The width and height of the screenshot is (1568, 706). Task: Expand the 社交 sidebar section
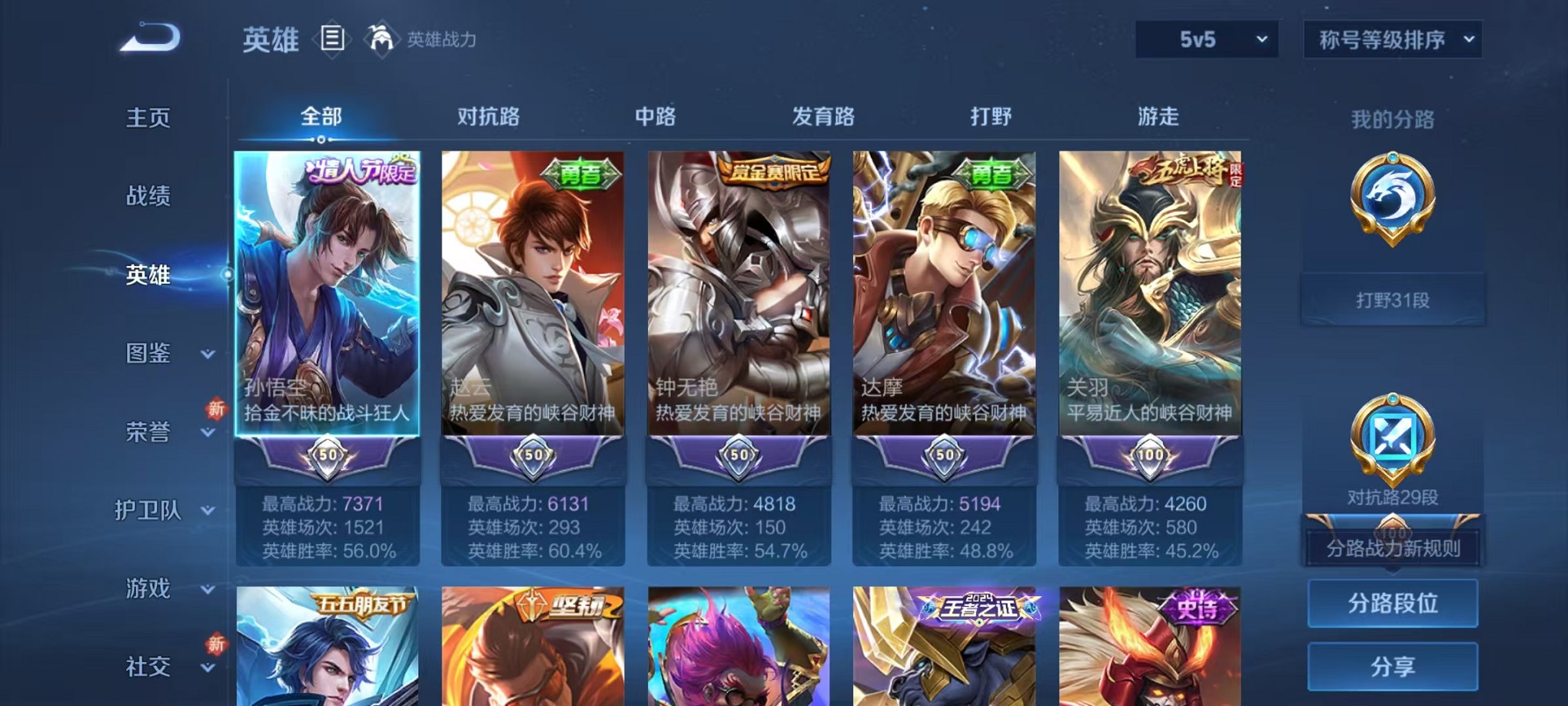148,668
